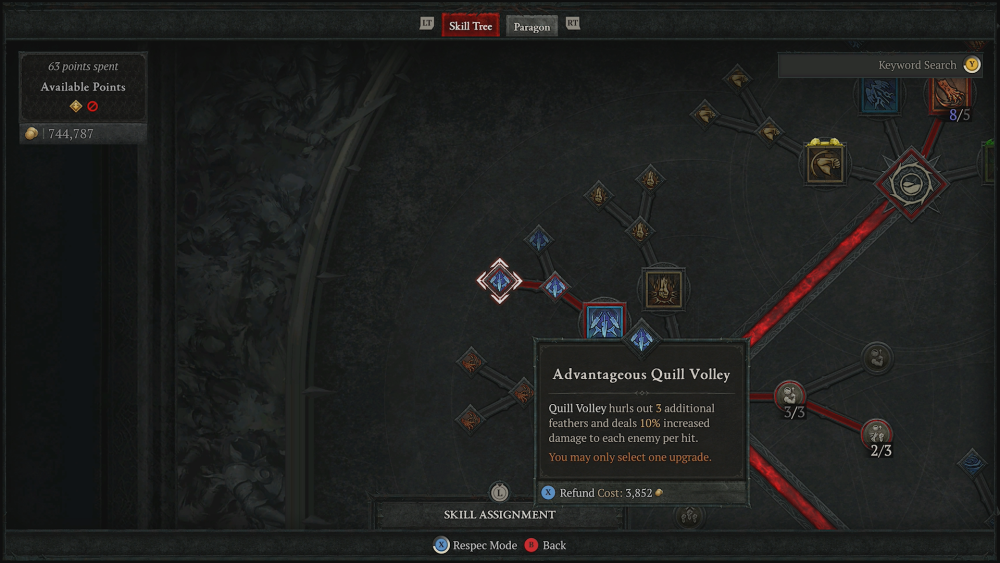Open the Skill Assignment panel

[499, 514]
